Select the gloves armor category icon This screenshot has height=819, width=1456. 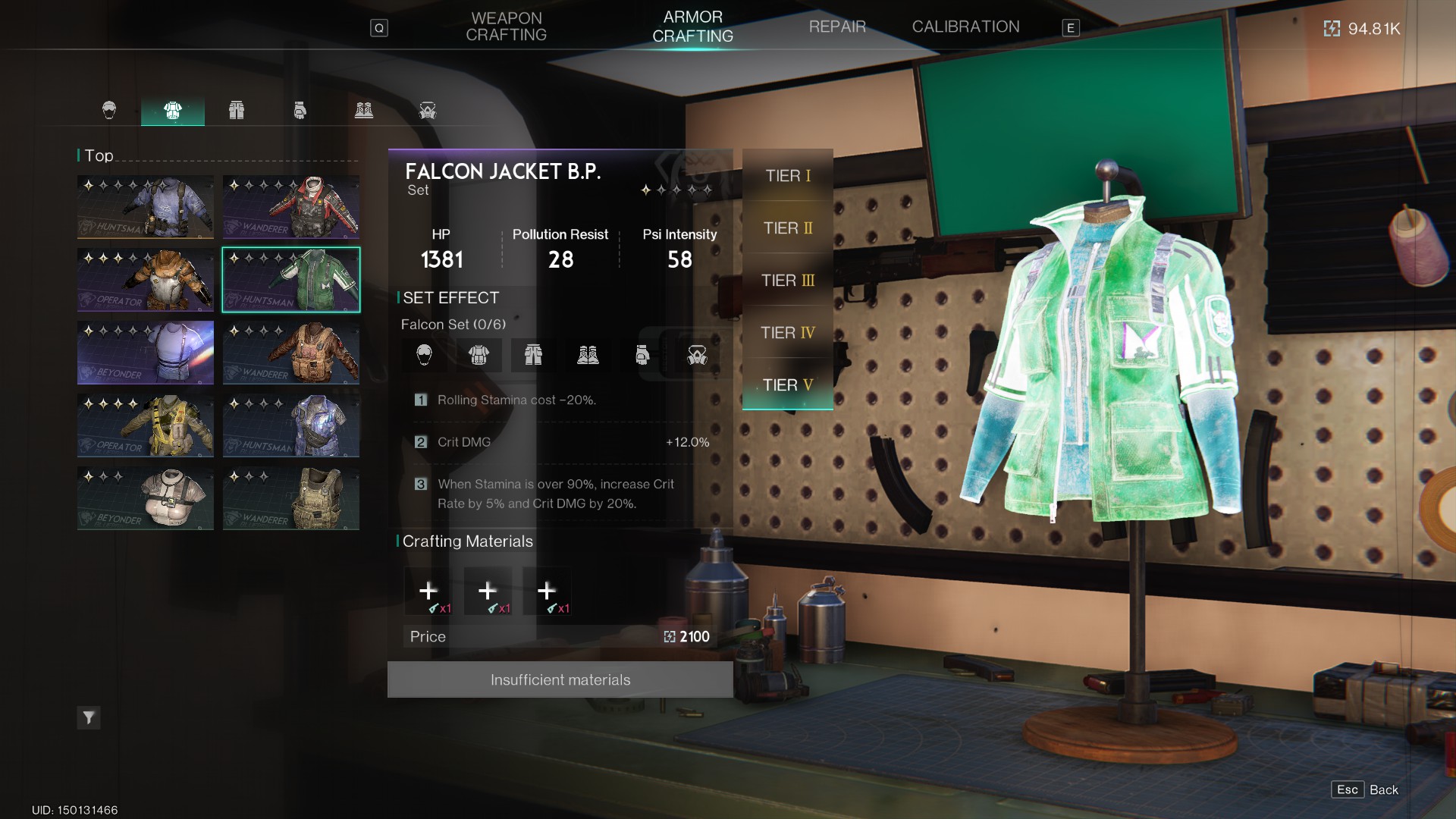(x=300, y=111)
